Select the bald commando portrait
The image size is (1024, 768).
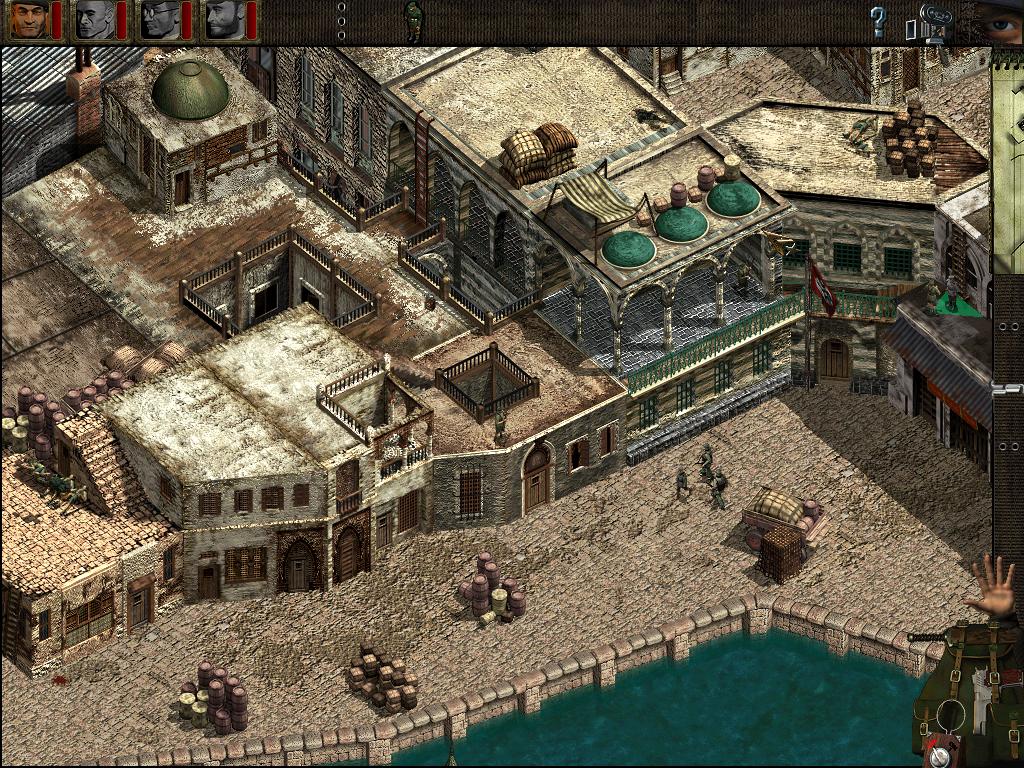(x=94, y=20)
